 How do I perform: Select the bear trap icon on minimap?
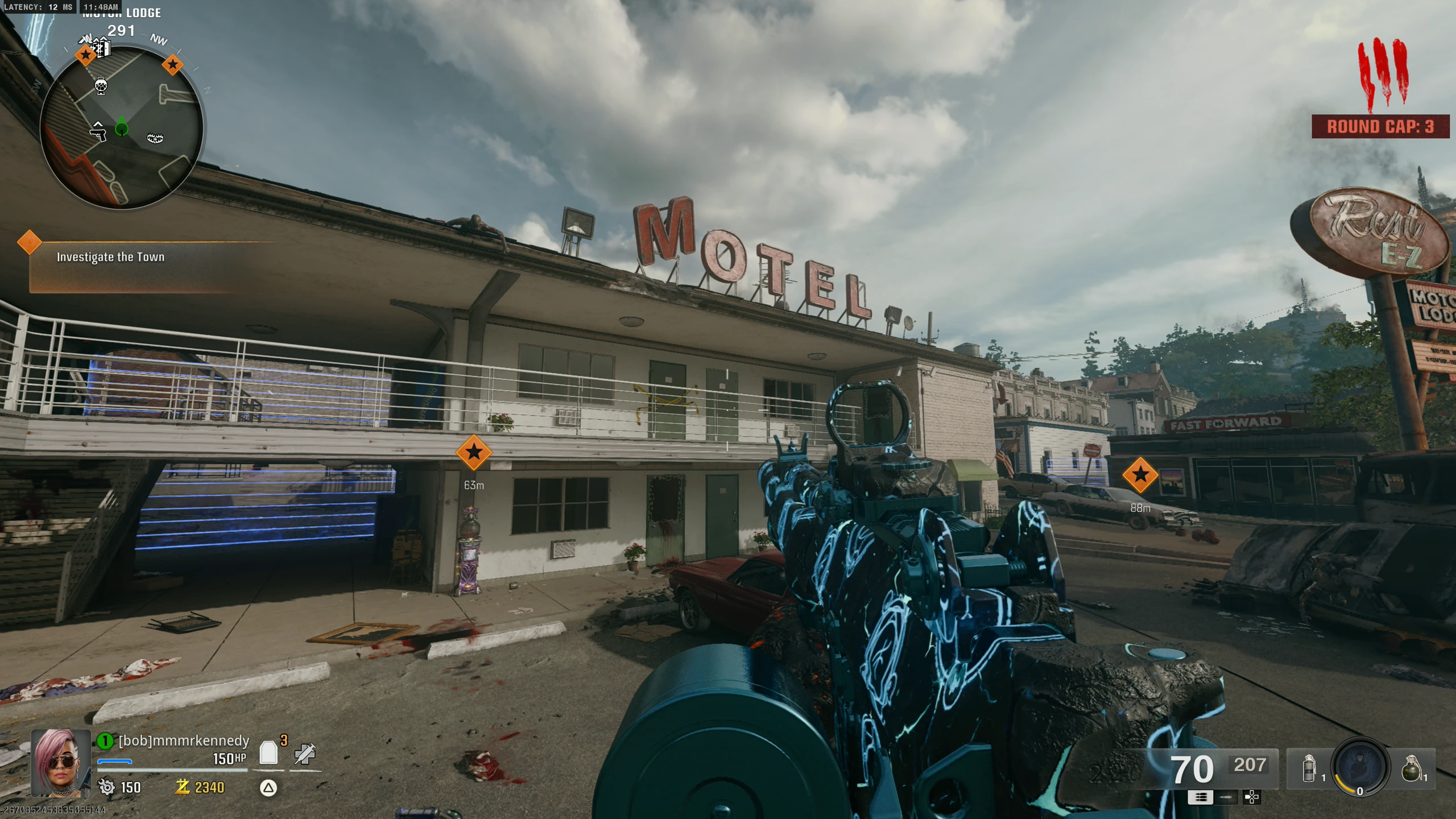(155, 138)
